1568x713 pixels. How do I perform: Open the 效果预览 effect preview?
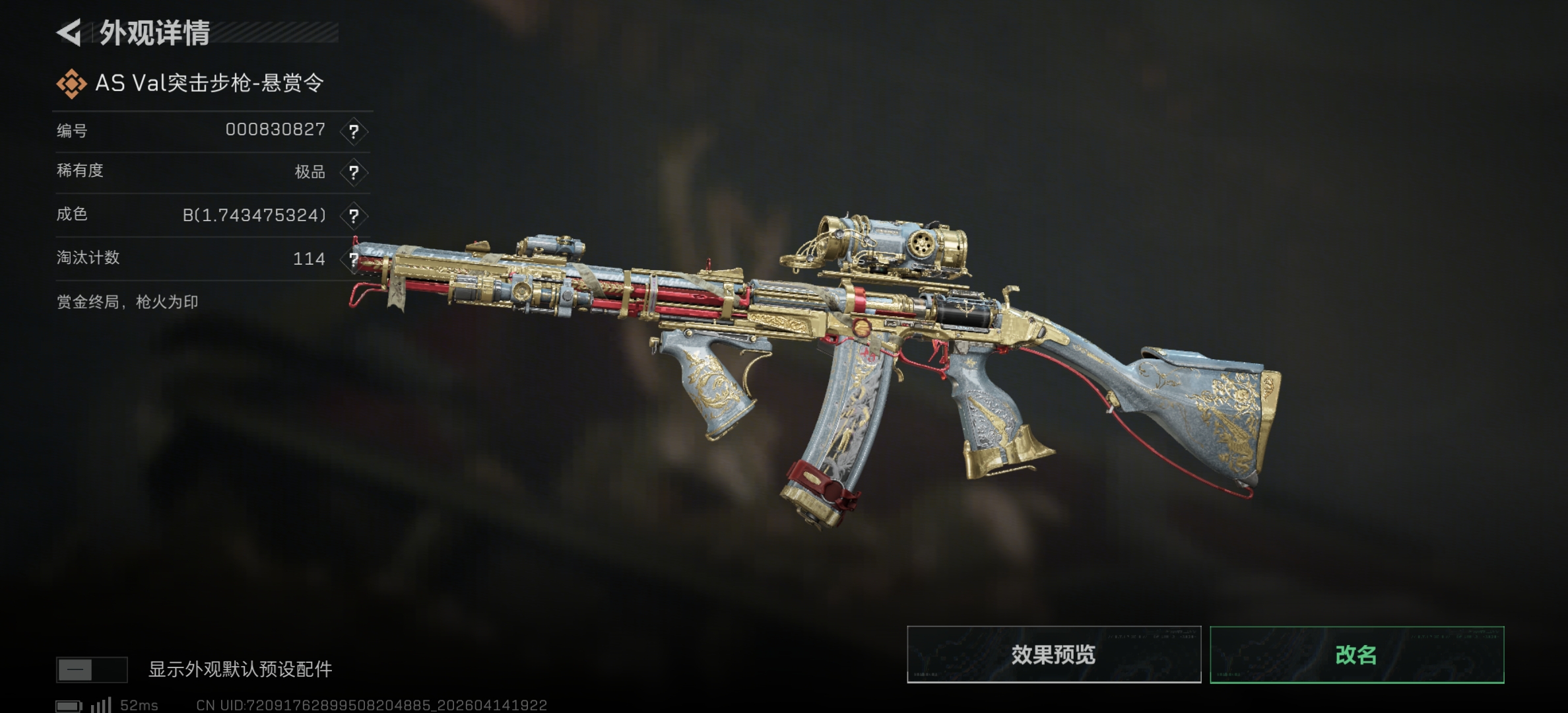(1053, 654)
